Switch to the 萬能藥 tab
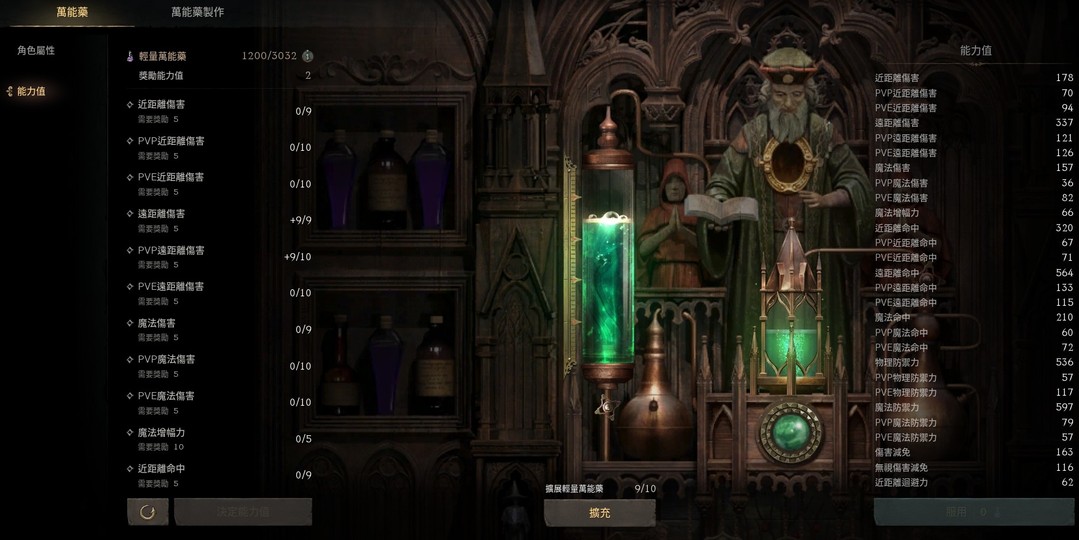 72,12
